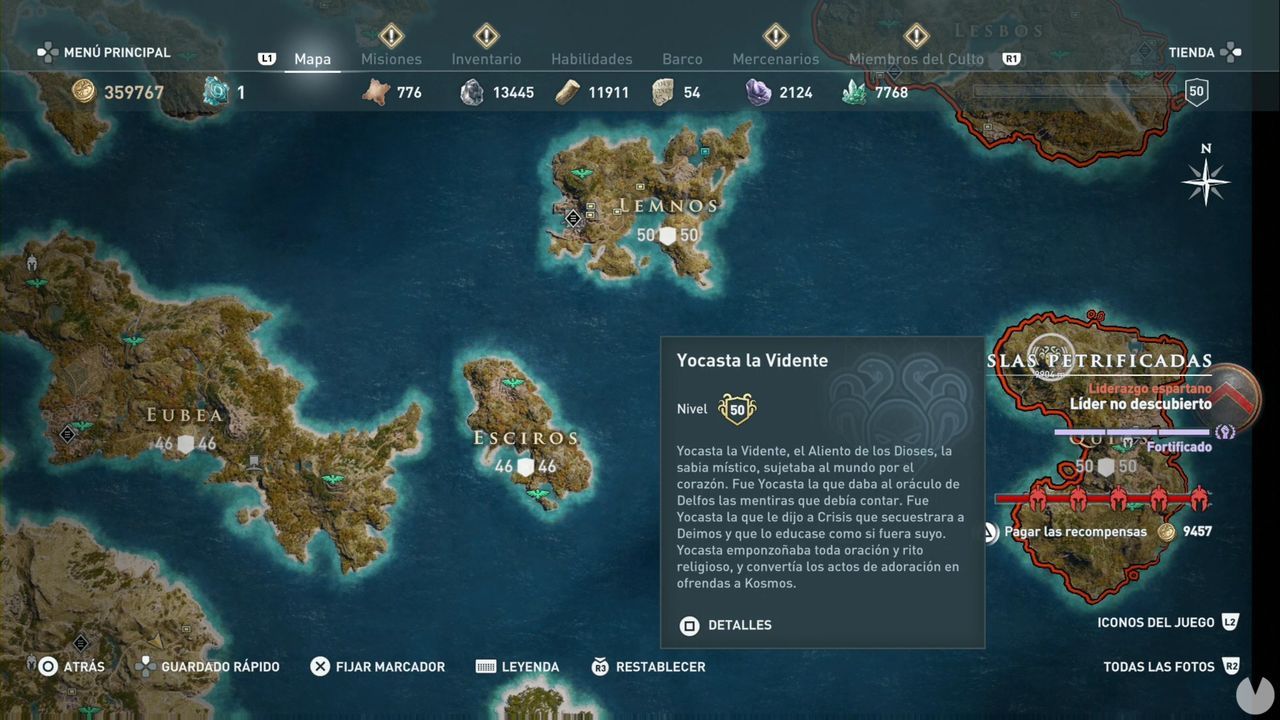Open the Tienda store

tap(1192, 52)
